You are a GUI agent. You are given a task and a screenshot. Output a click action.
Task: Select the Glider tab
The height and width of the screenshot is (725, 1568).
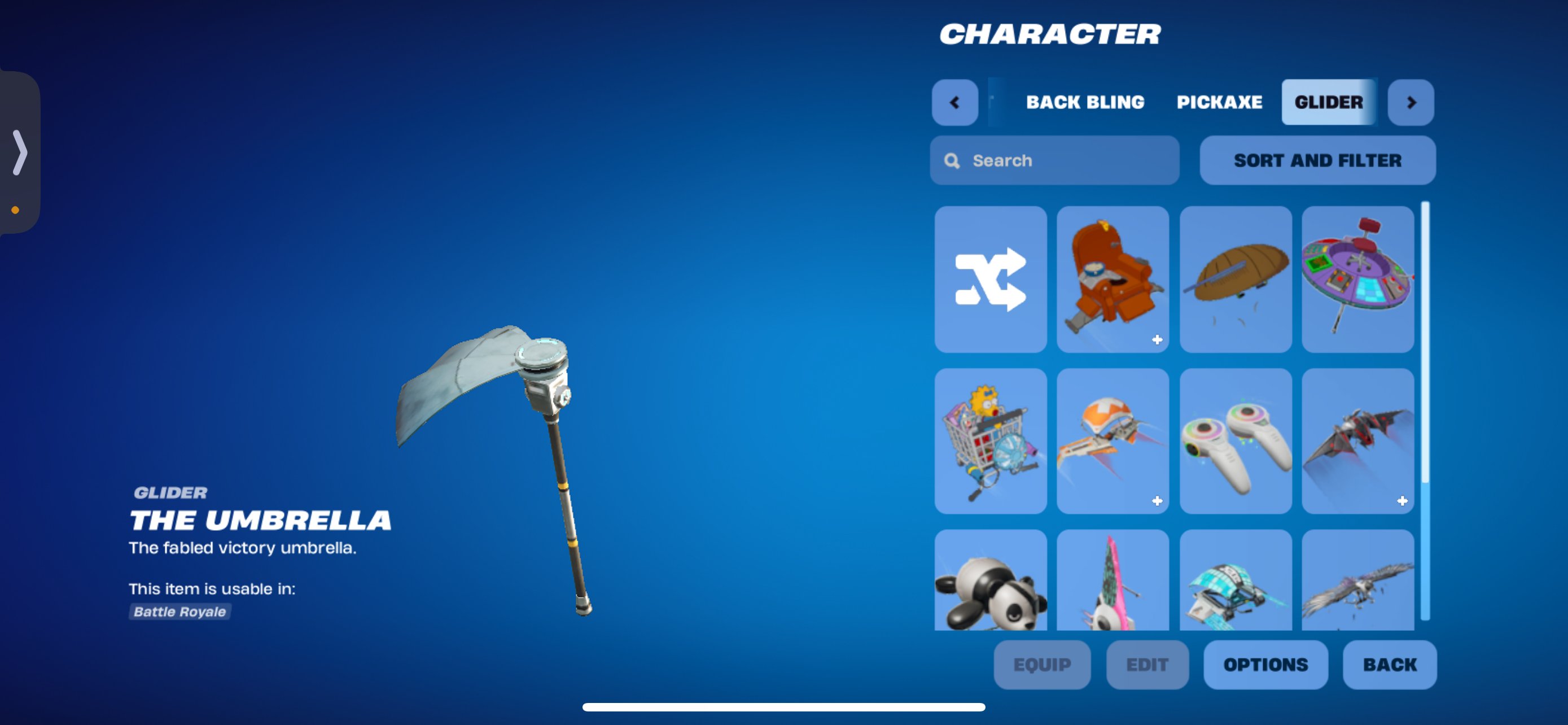tap(1329, 102)
